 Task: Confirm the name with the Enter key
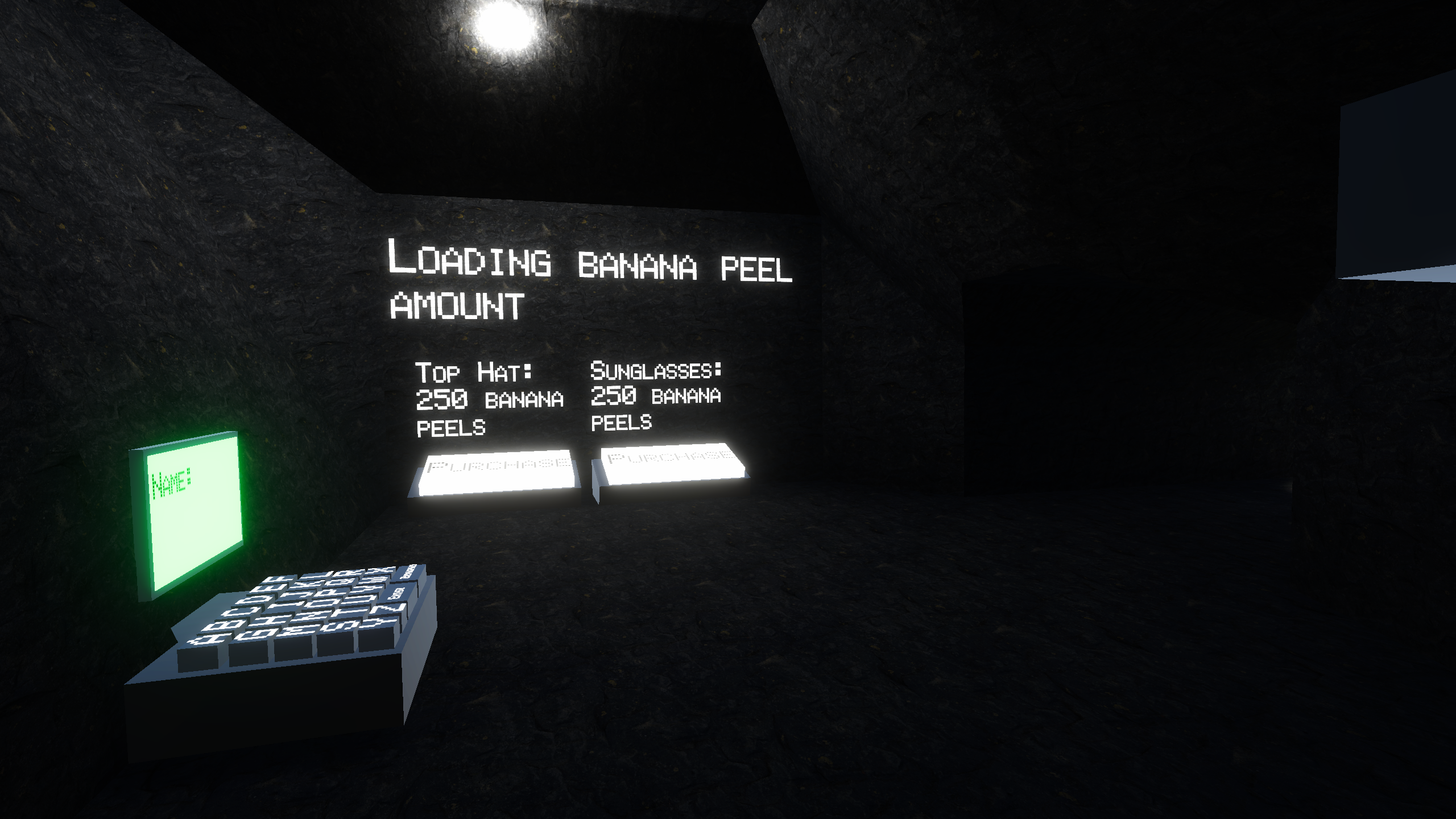[396, 594]
